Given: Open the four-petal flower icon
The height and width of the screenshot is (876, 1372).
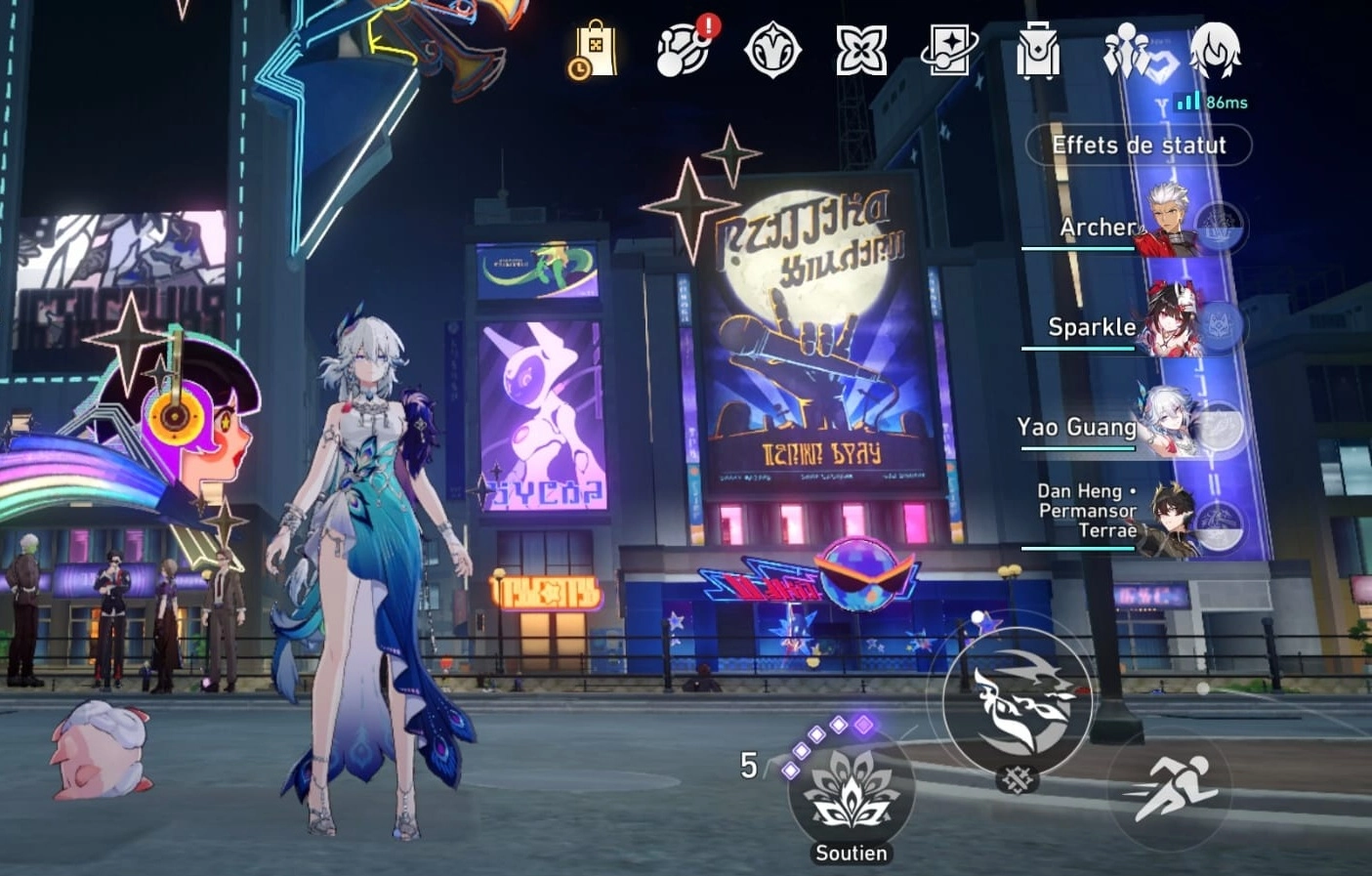Looking at the screenshot, I should click(x=861, y=49).
